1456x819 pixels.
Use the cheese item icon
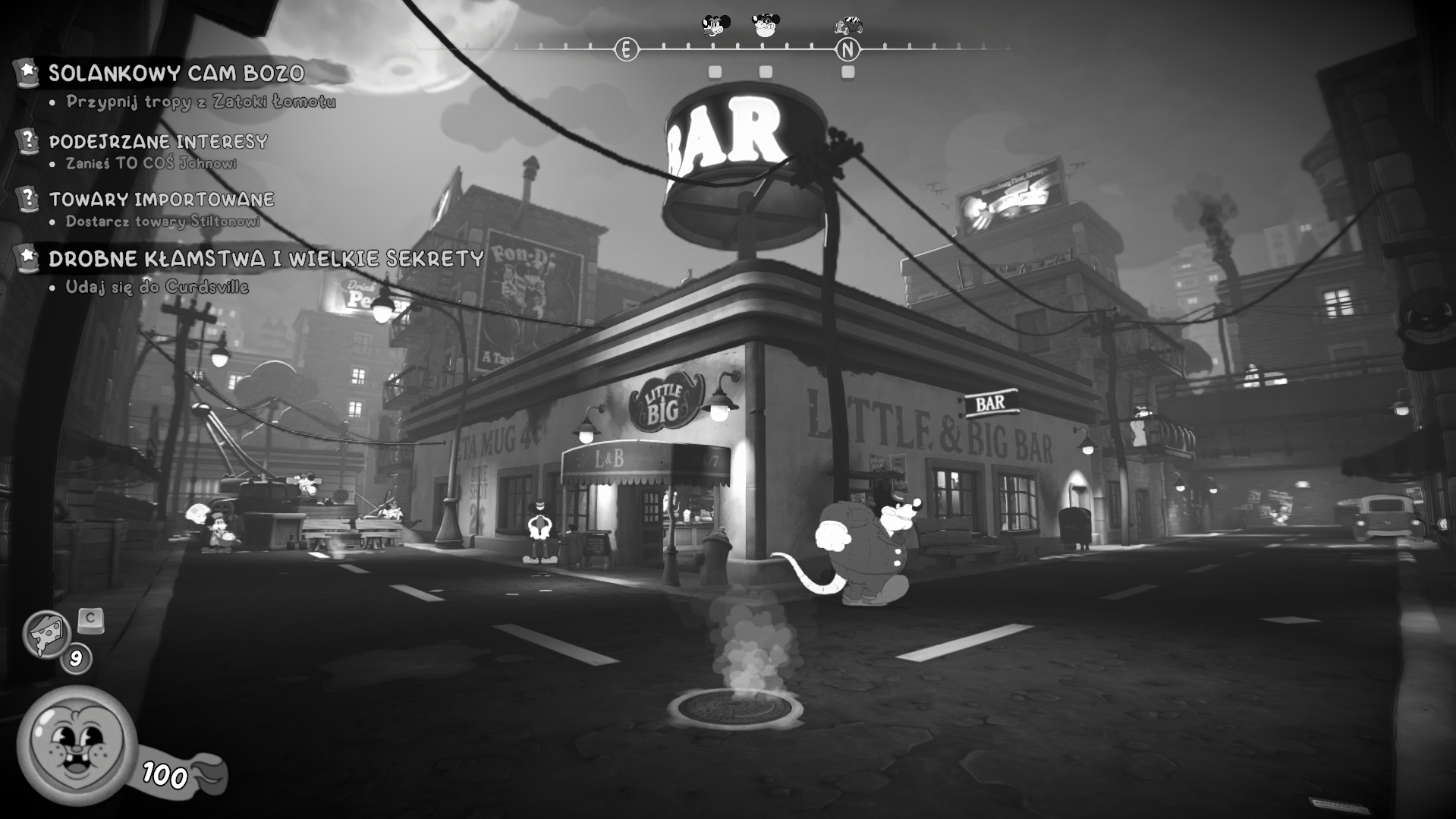pyautogui.click(x=47, y=634)
